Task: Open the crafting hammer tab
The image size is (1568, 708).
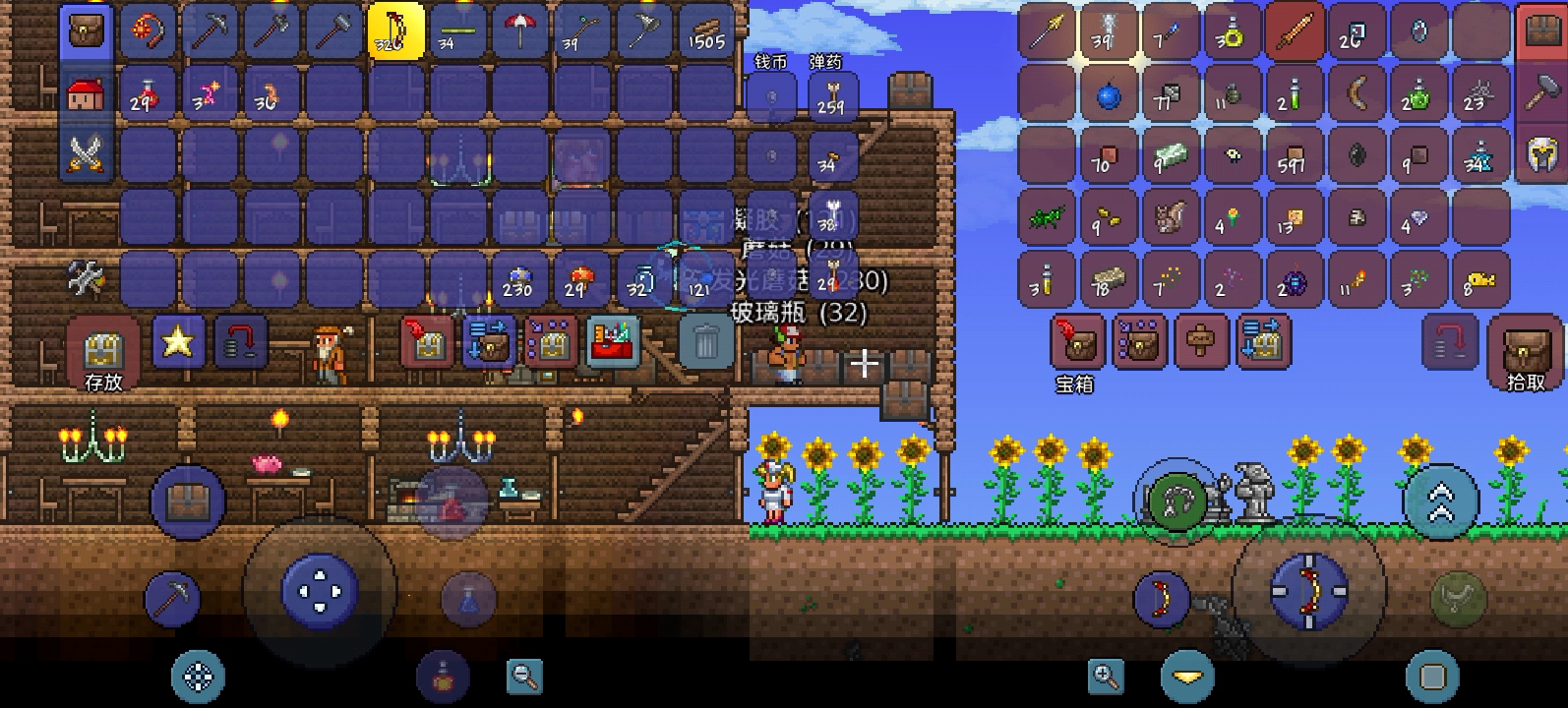Action: (x=1540, y=92)
